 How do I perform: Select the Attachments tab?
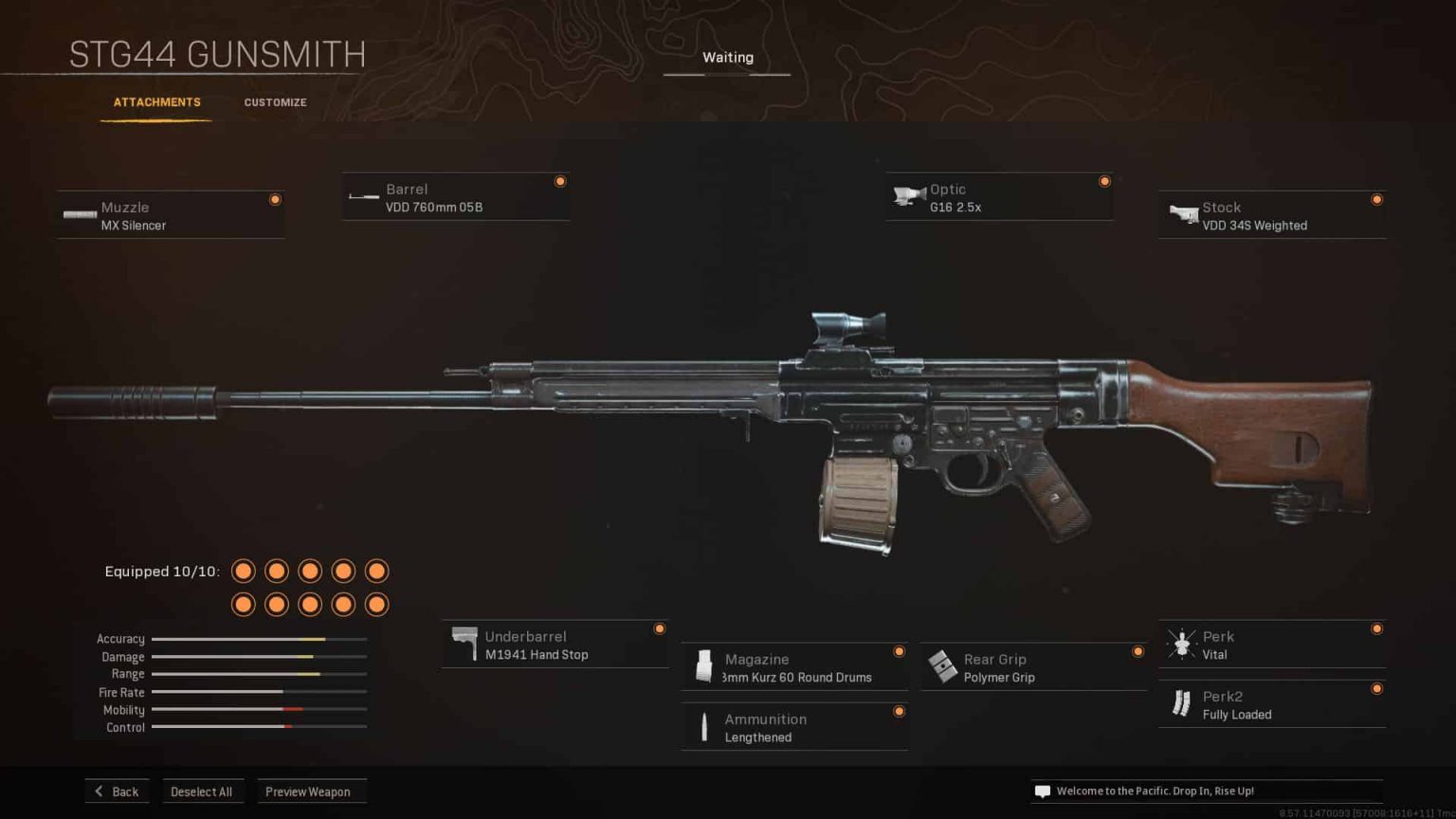156,101
